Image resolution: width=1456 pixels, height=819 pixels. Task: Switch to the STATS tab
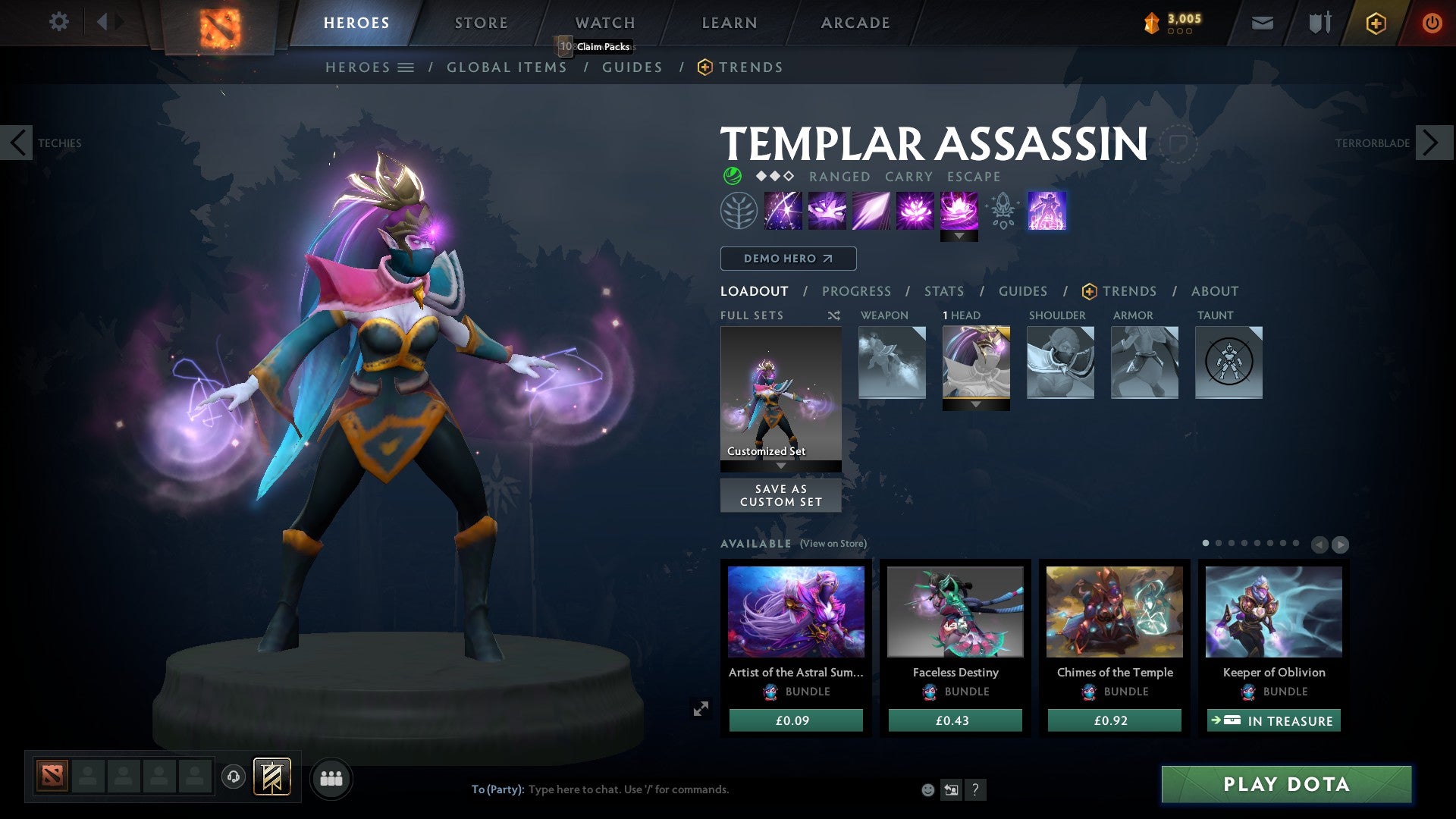coord(944,290)
